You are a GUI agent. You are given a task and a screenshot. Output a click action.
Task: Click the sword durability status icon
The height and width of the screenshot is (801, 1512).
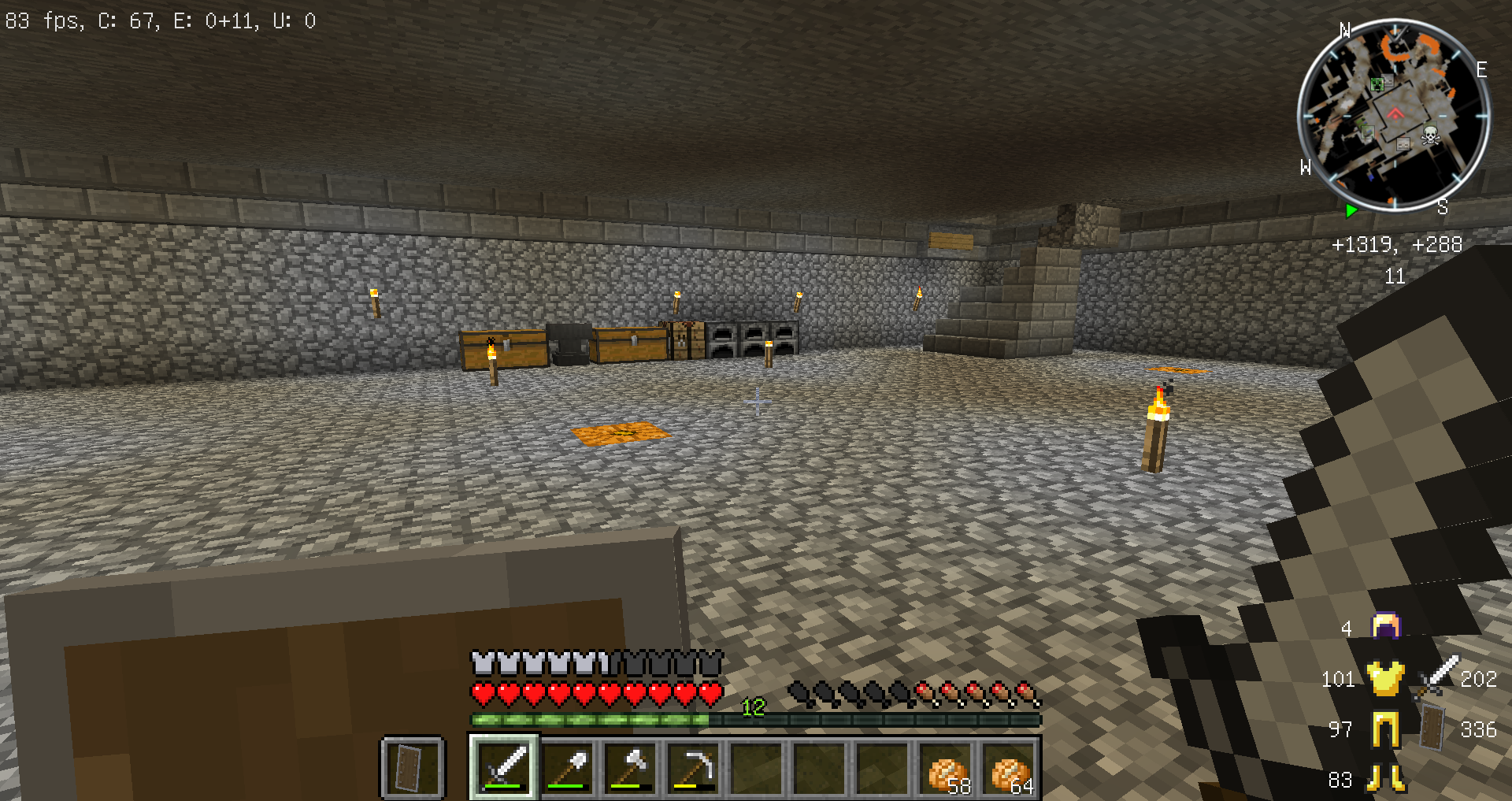pyautogui.click(x=1439, y=677)
